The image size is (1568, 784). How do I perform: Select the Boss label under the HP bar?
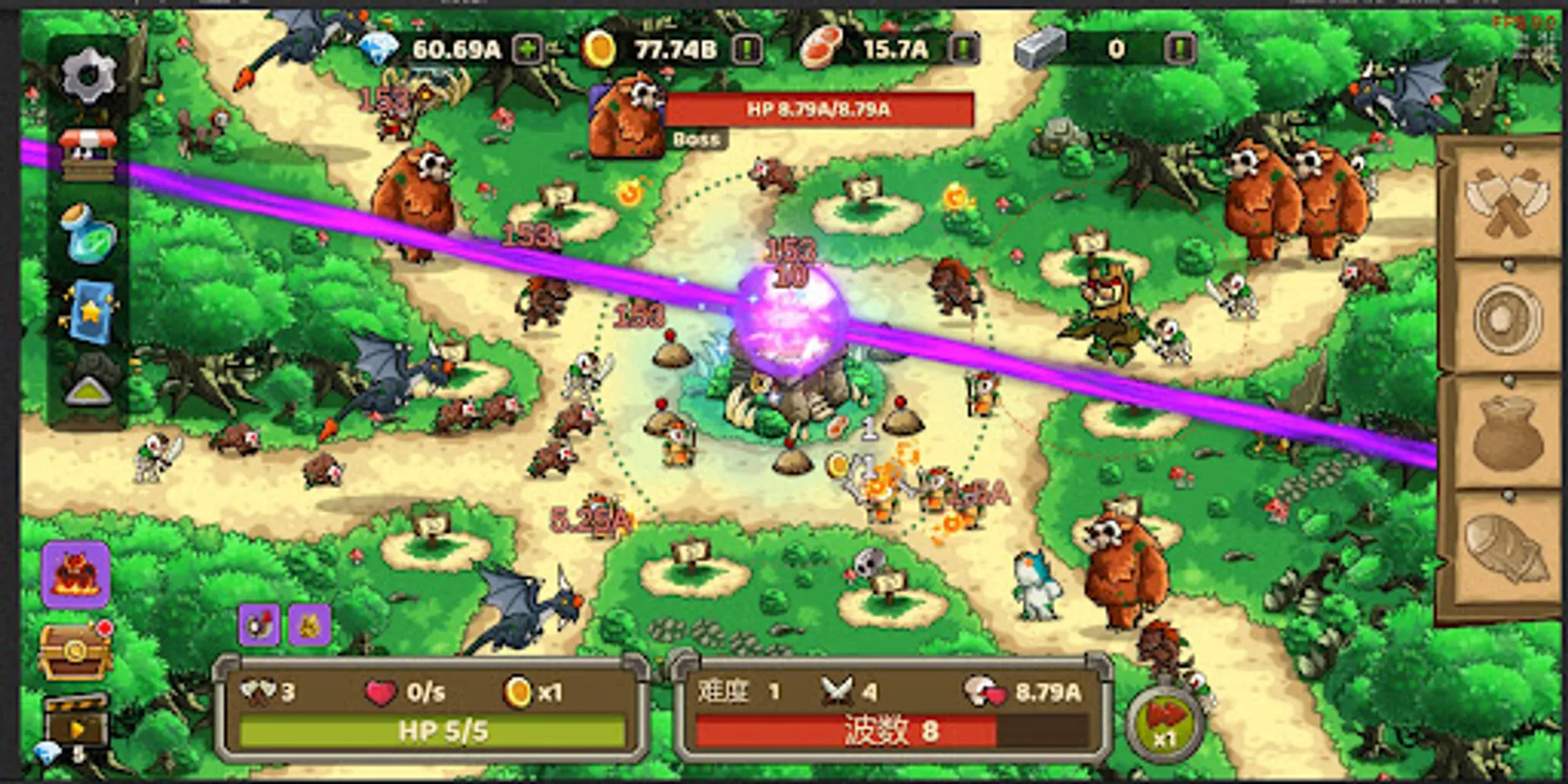[697, 139]
